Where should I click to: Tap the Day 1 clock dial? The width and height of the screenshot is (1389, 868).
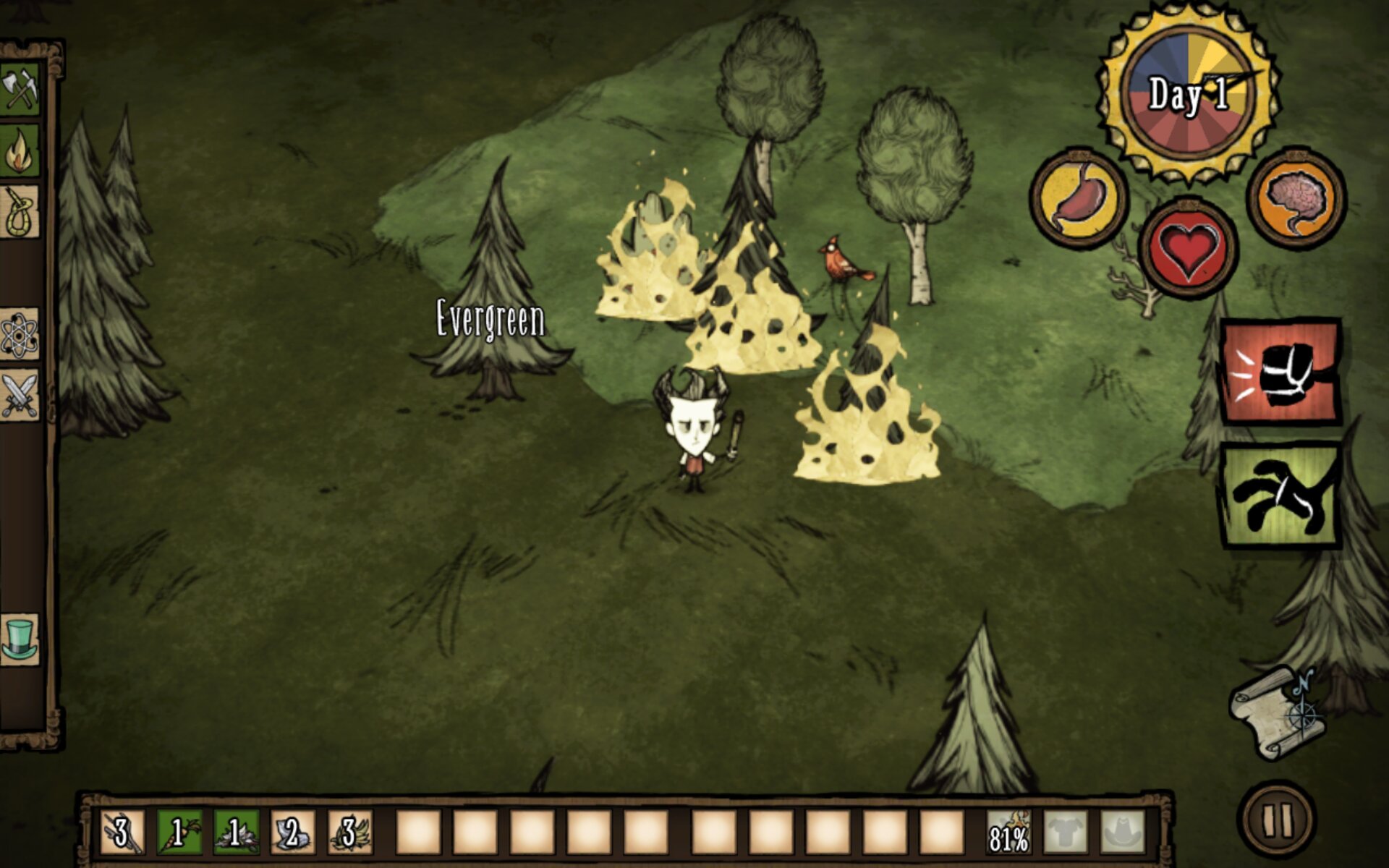(x=1189, y=93)
